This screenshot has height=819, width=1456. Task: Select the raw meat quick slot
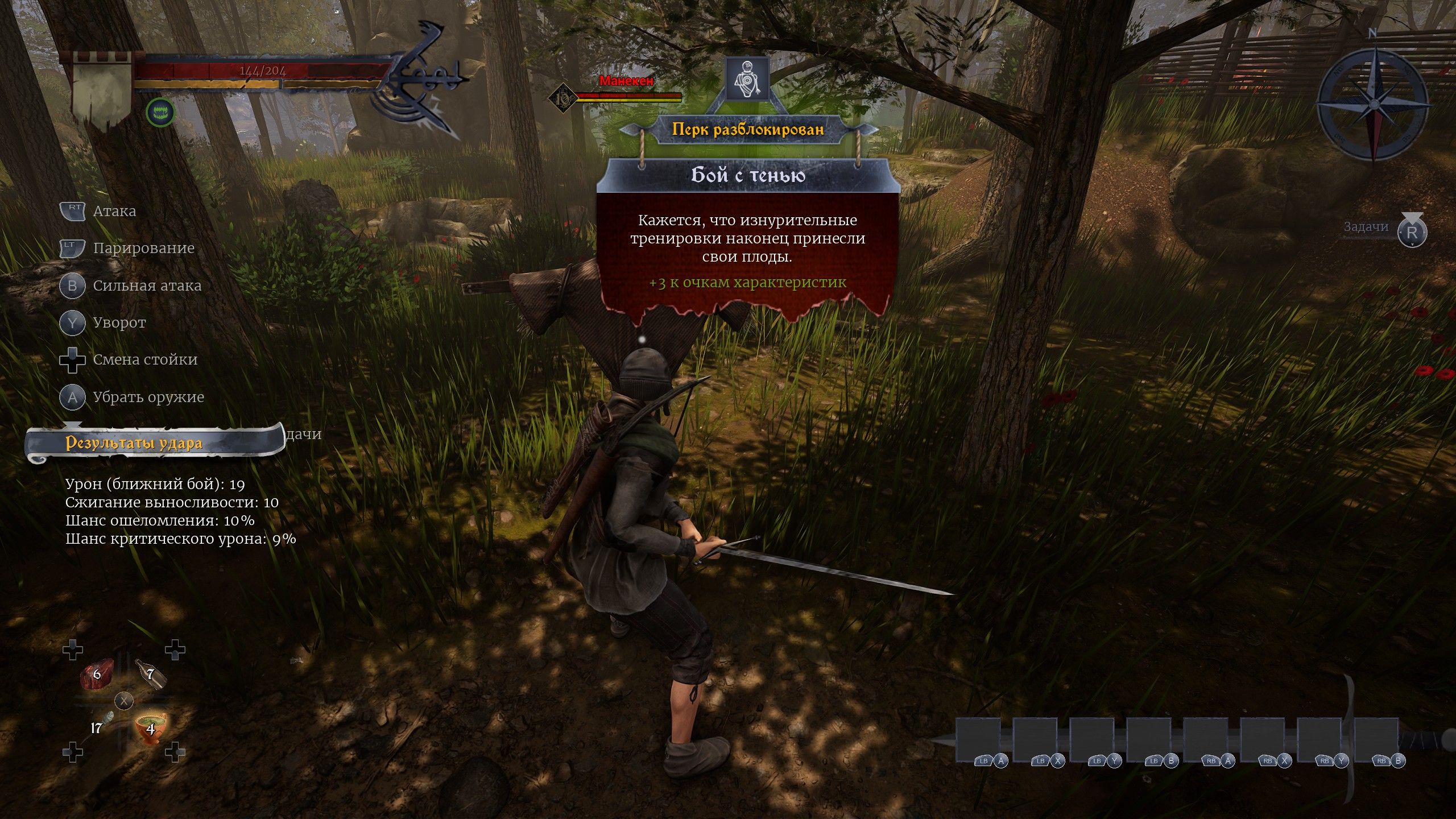point(97,676)
